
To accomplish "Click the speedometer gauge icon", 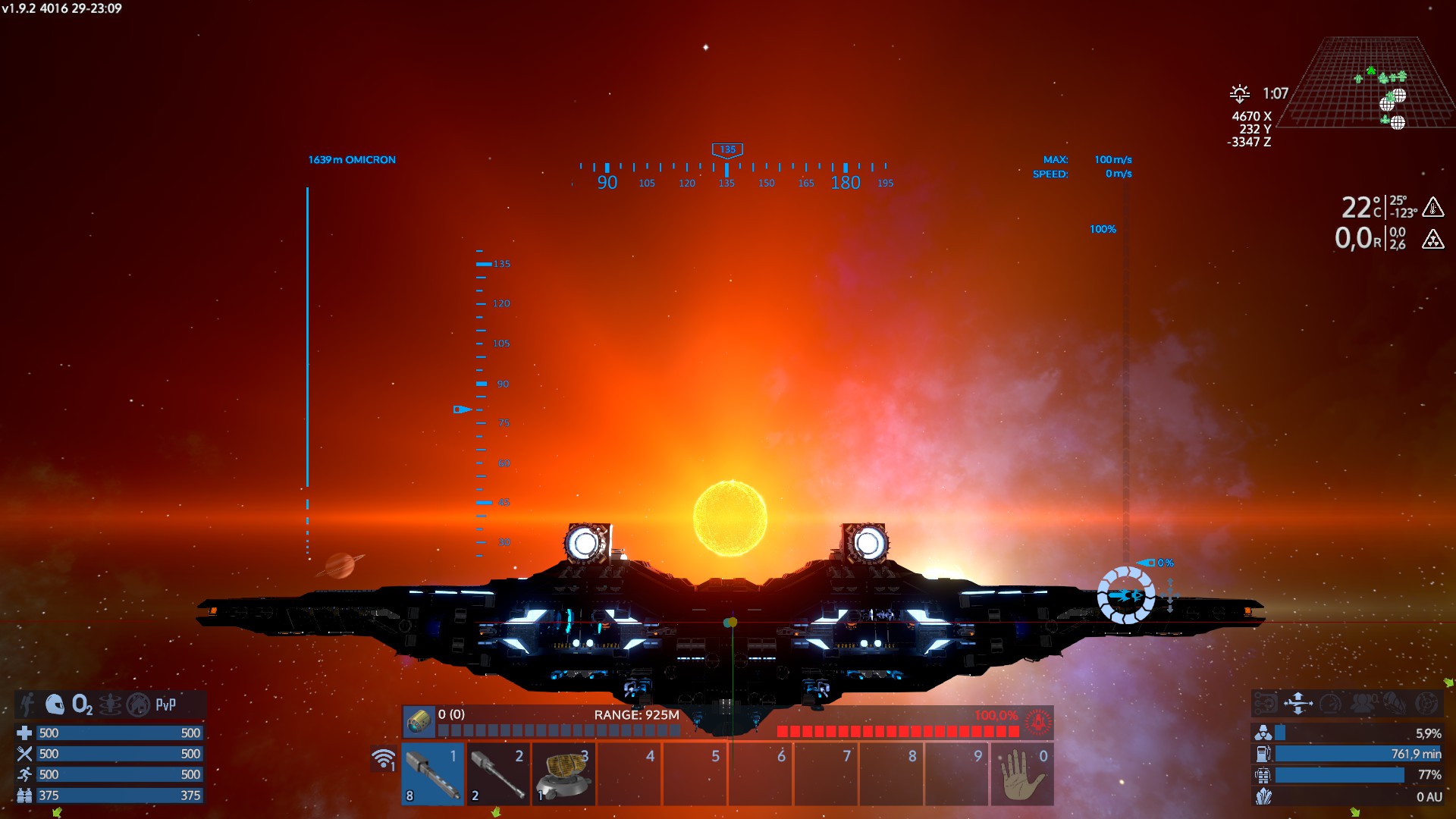I will [1330, 703].
